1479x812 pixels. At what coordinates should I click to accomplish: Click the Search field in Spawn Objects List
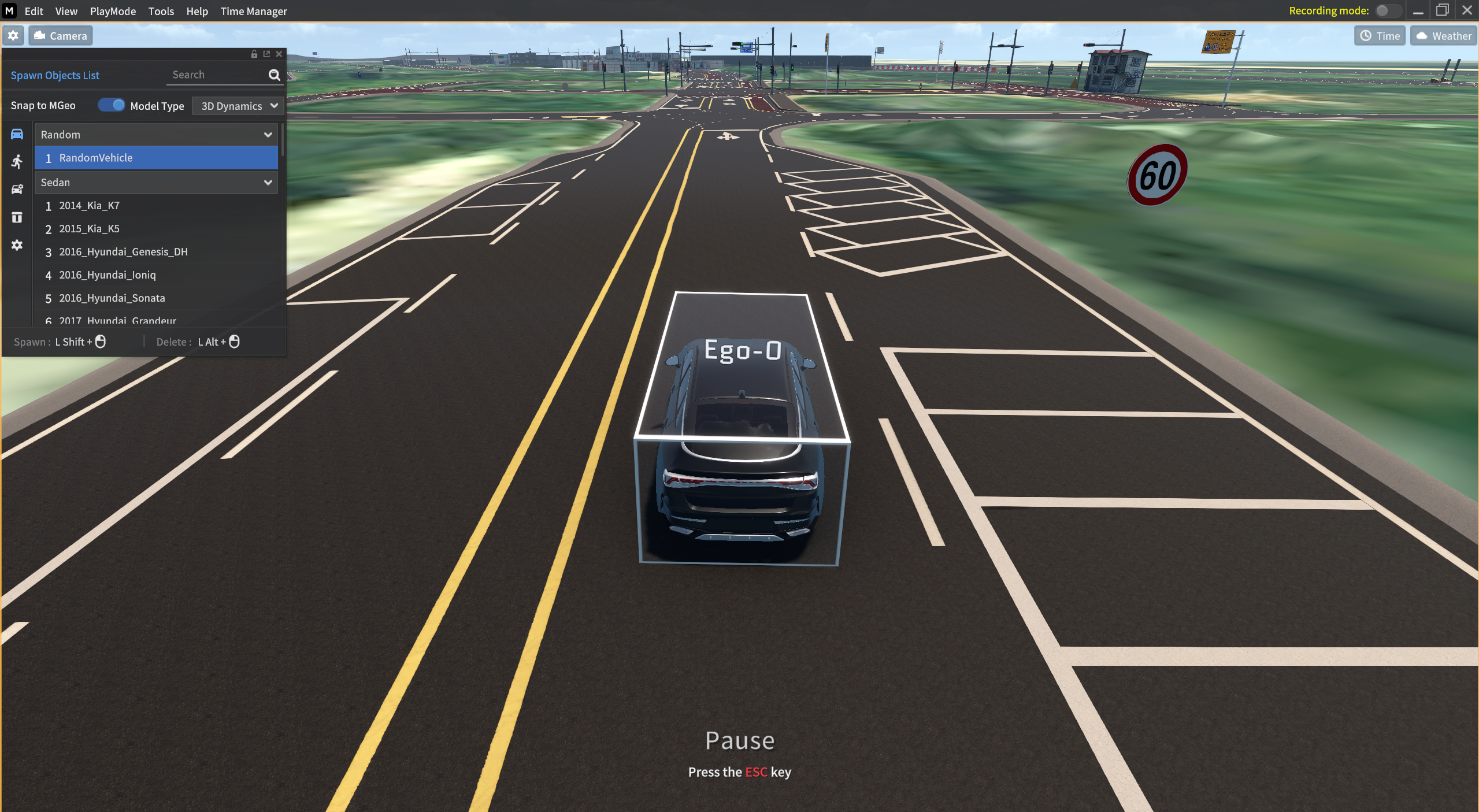point(217,75)
